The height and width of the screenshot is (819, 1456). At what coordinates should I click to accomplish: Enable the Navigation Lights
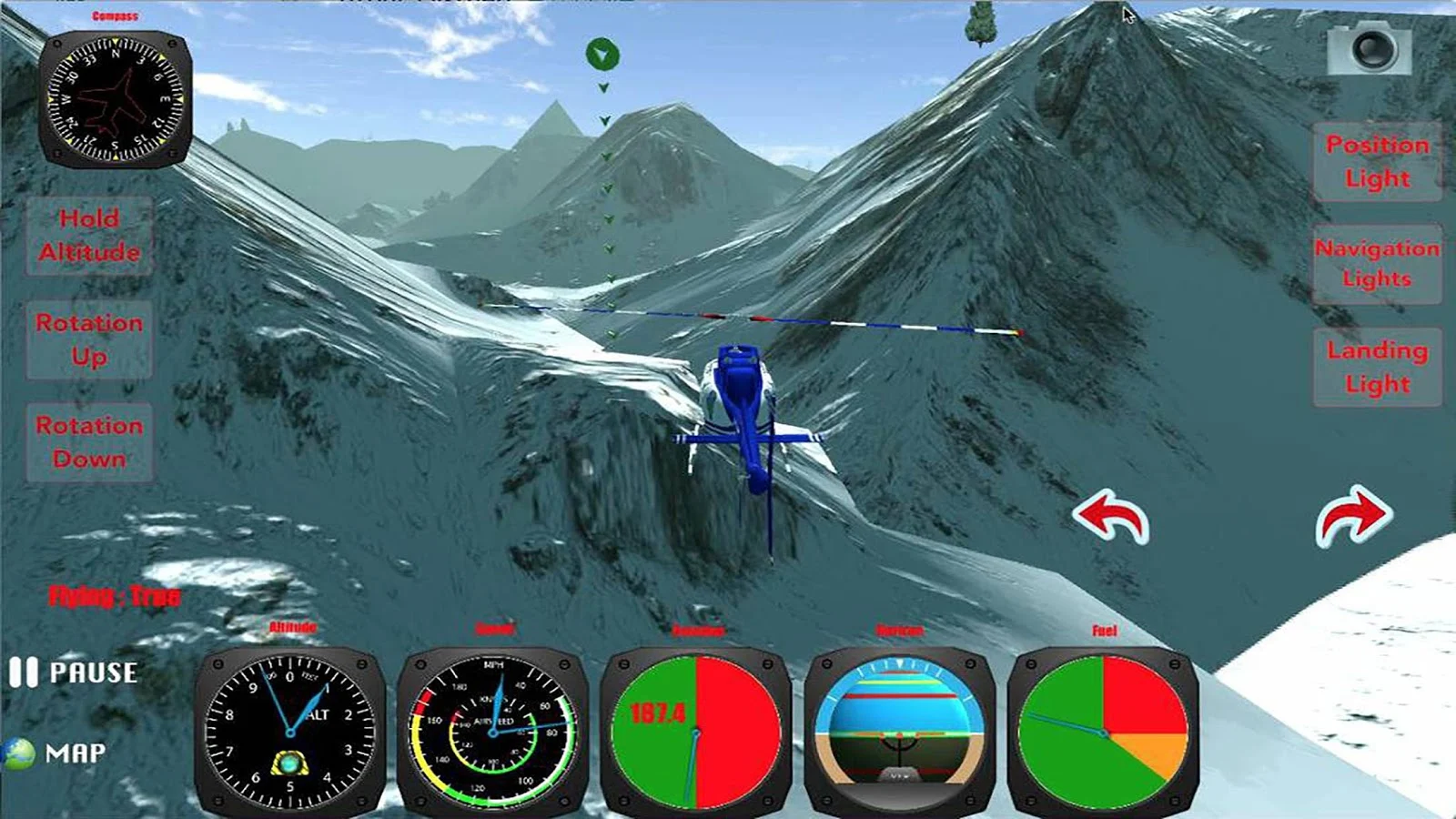pos(1376,265)
